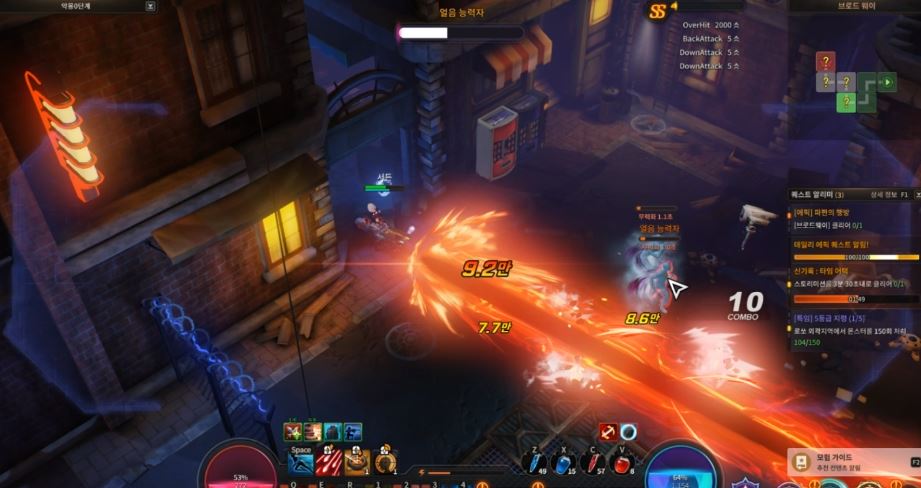Click the red crossed-arrows icon
Screen dimensions: 921x488
(607, 431)
